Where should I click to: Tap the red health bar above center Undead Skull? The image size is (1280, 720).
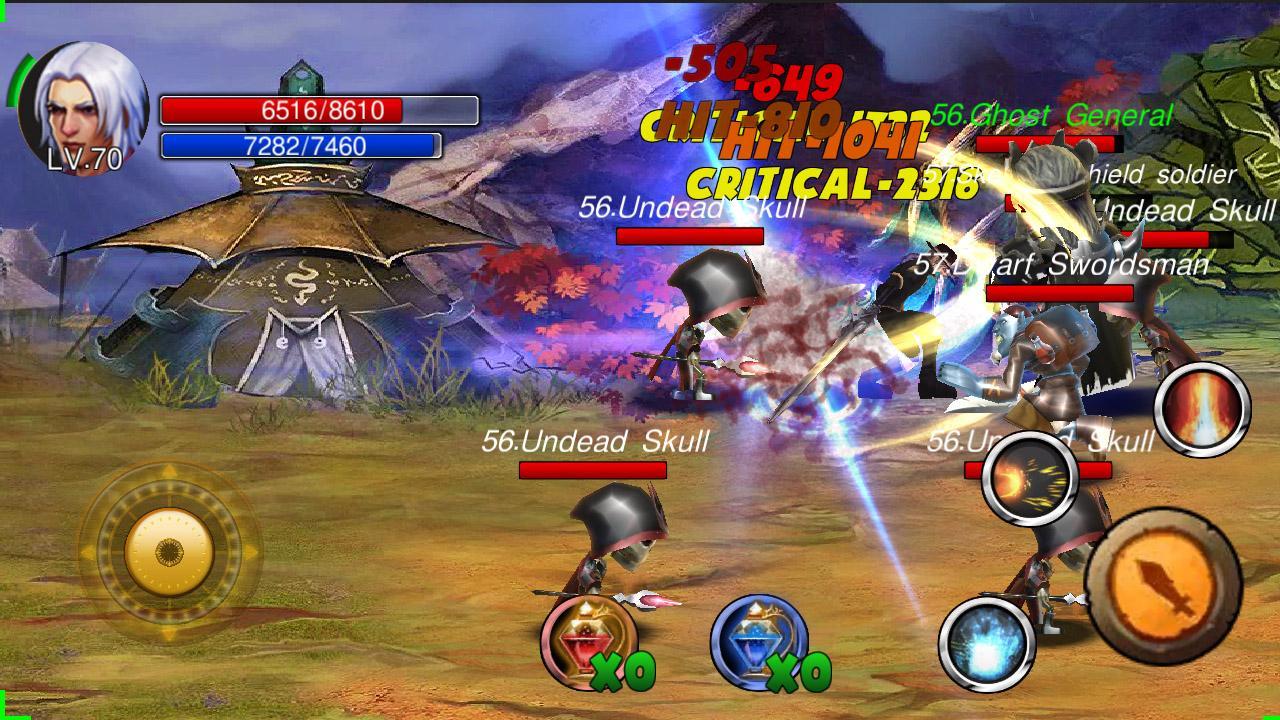tap(688, 236)
